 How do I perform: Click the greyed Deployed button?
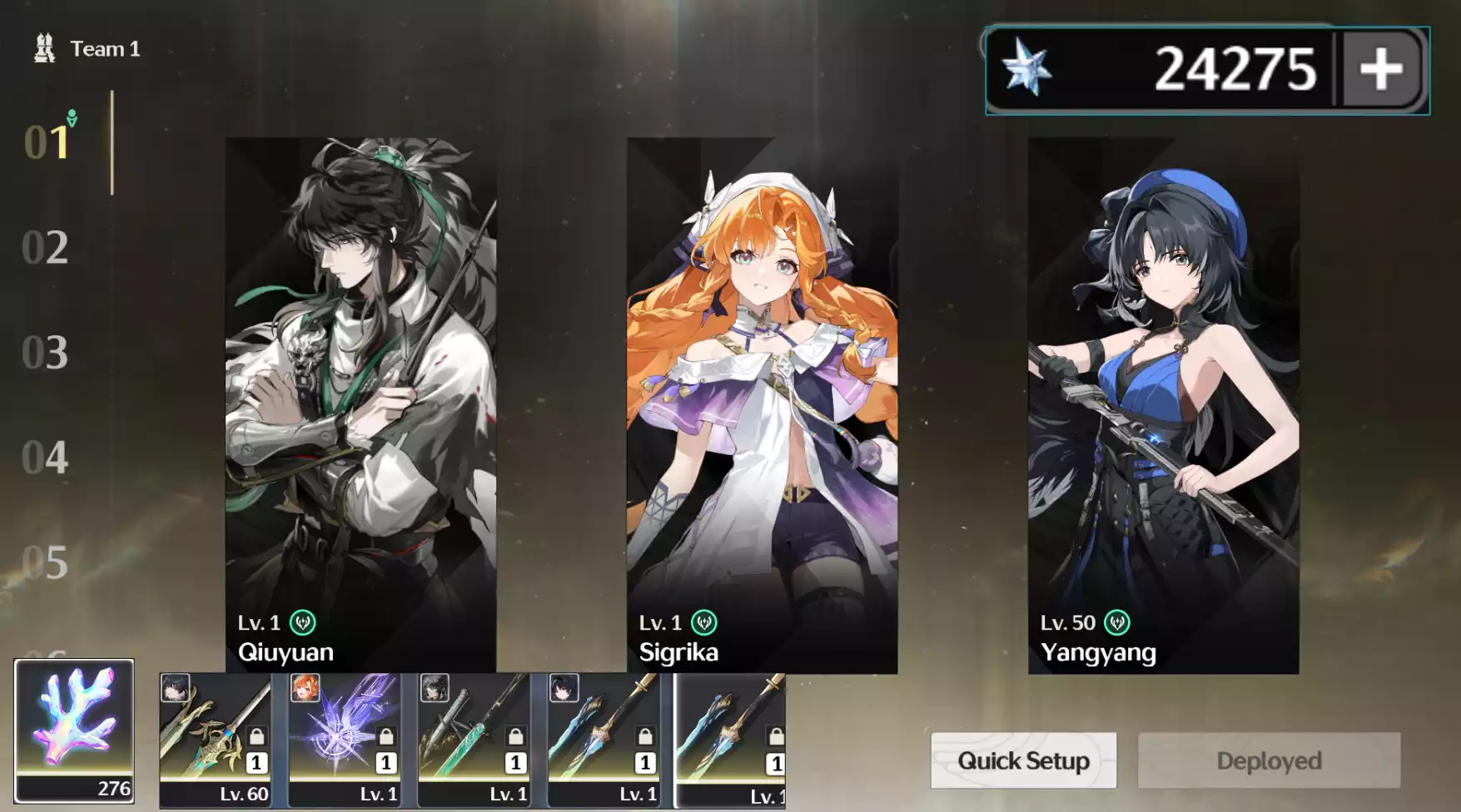pyautogui.click(x=1269, y=760)
